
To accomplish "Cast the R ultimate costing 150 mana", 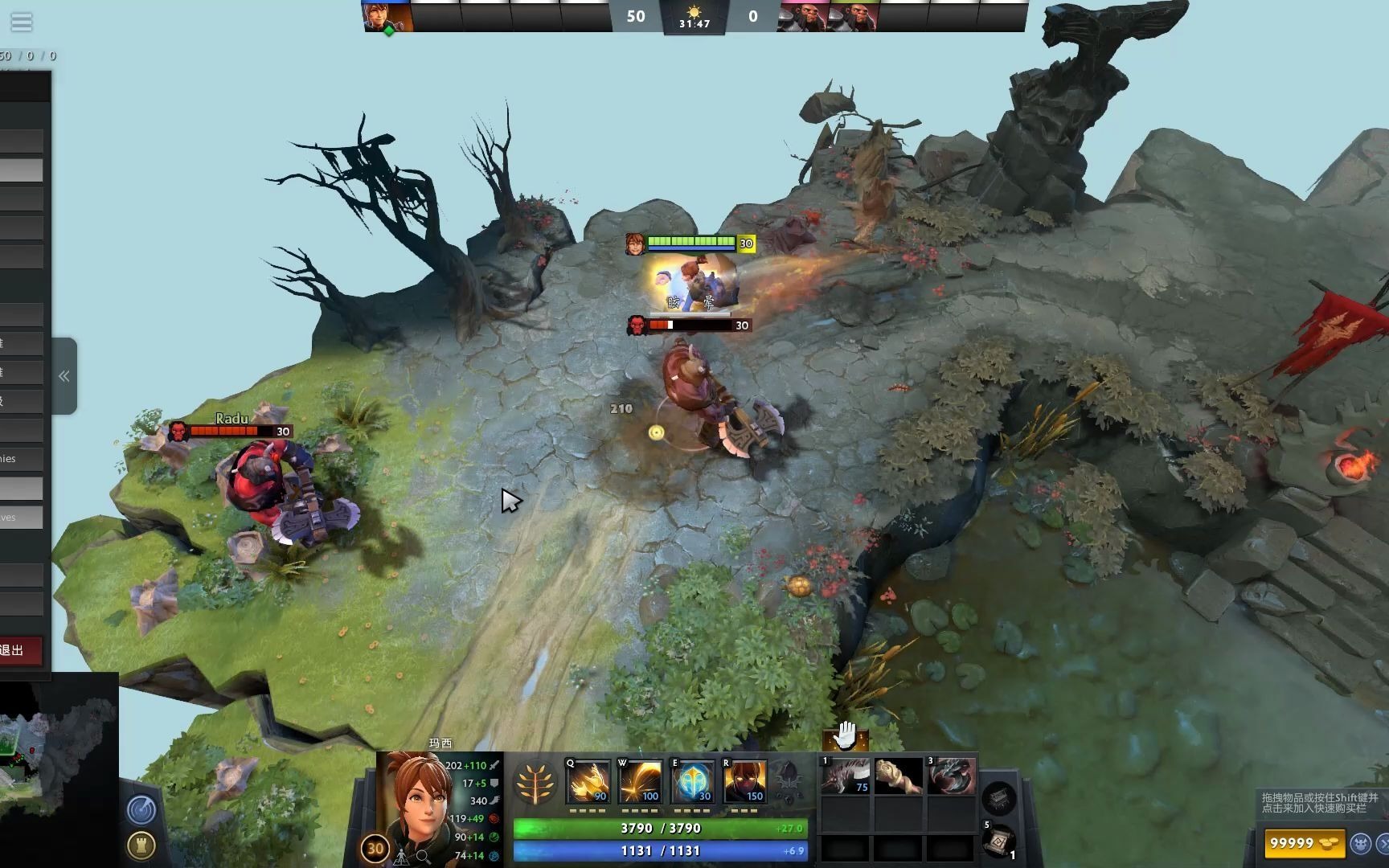I will coord(744,782).
